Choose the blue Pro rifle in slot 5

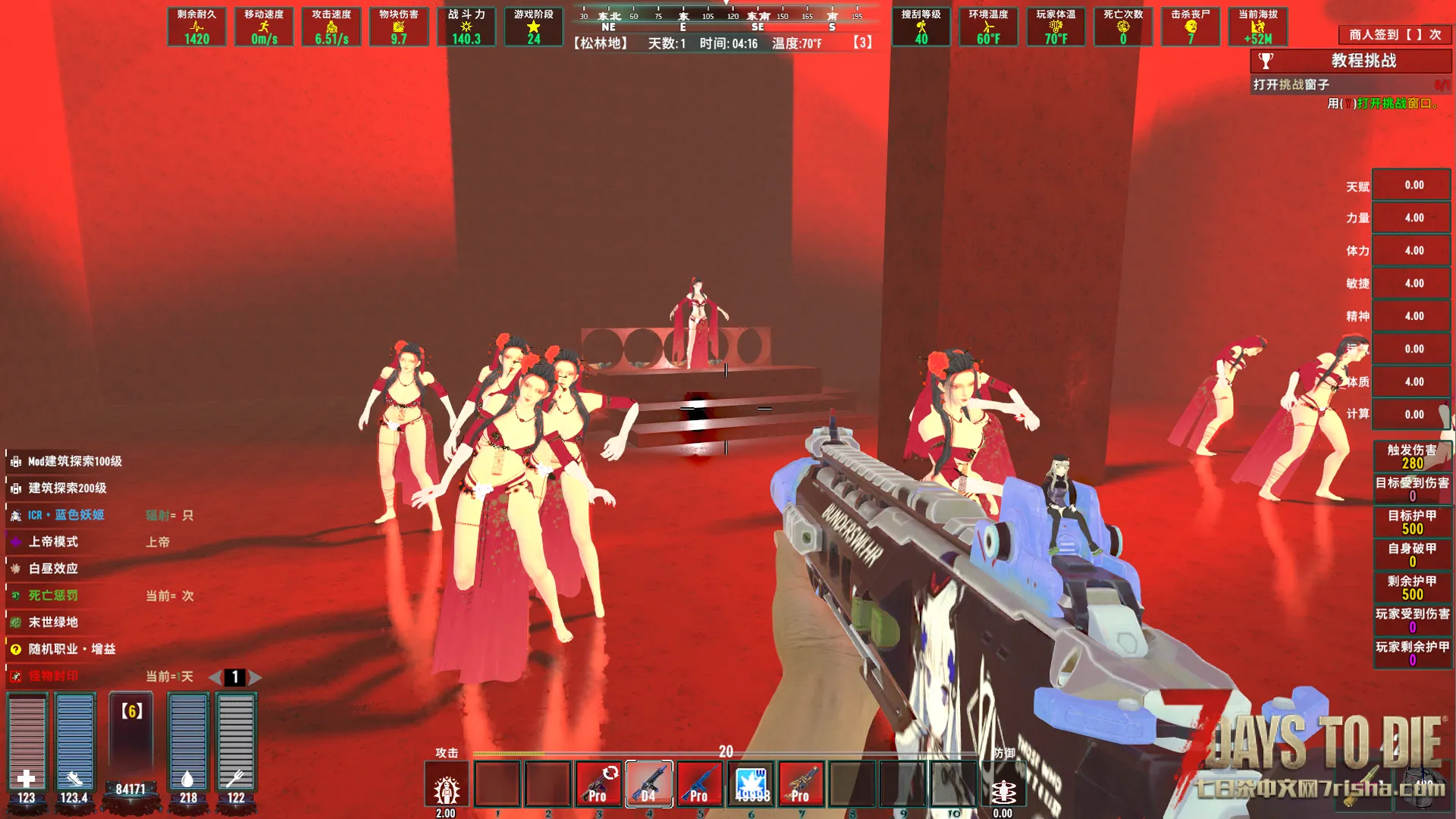click(x=699, y=784)
